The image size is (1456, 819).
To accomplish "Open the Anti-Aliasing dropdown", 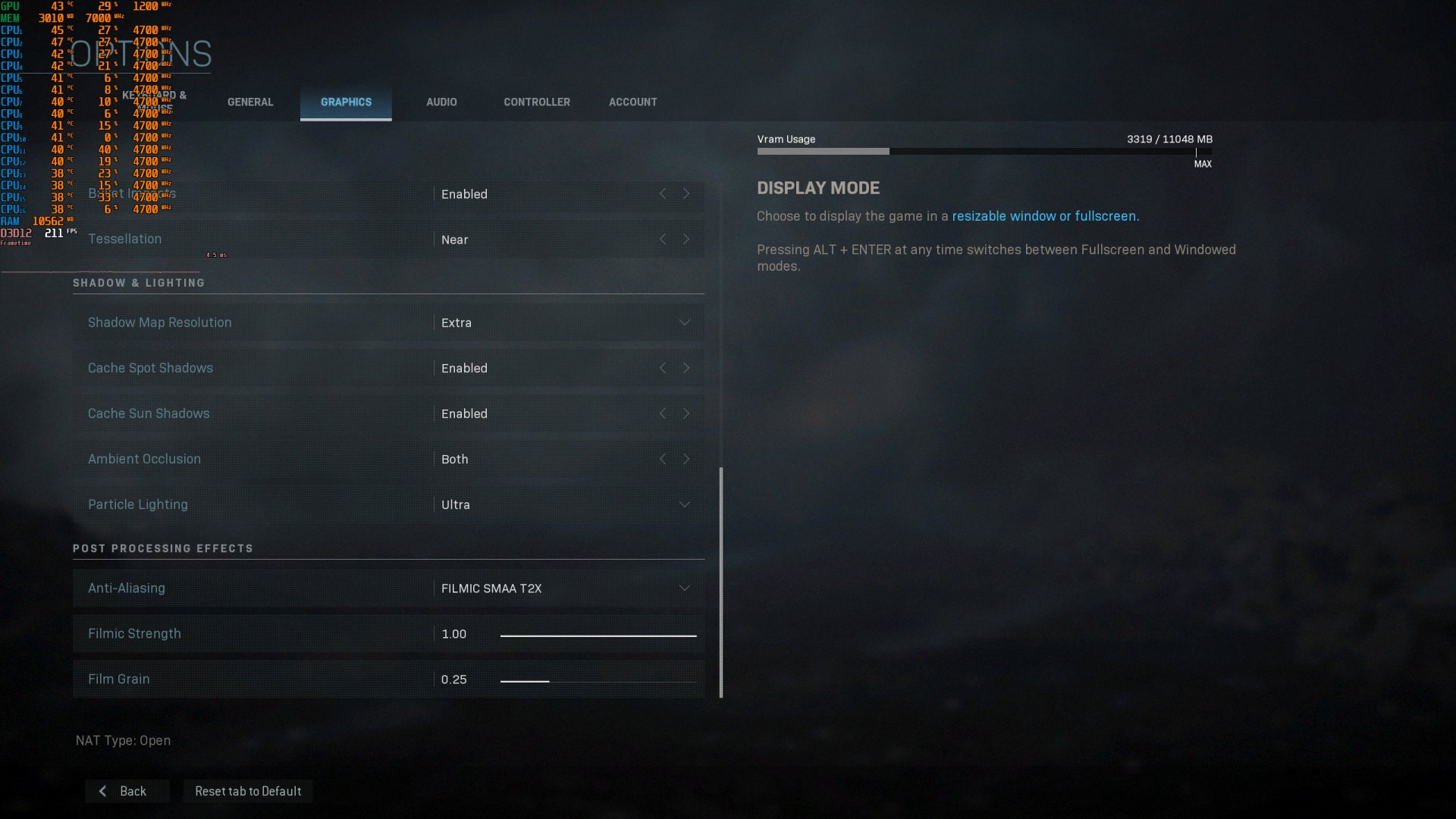I will pos(684,588).
